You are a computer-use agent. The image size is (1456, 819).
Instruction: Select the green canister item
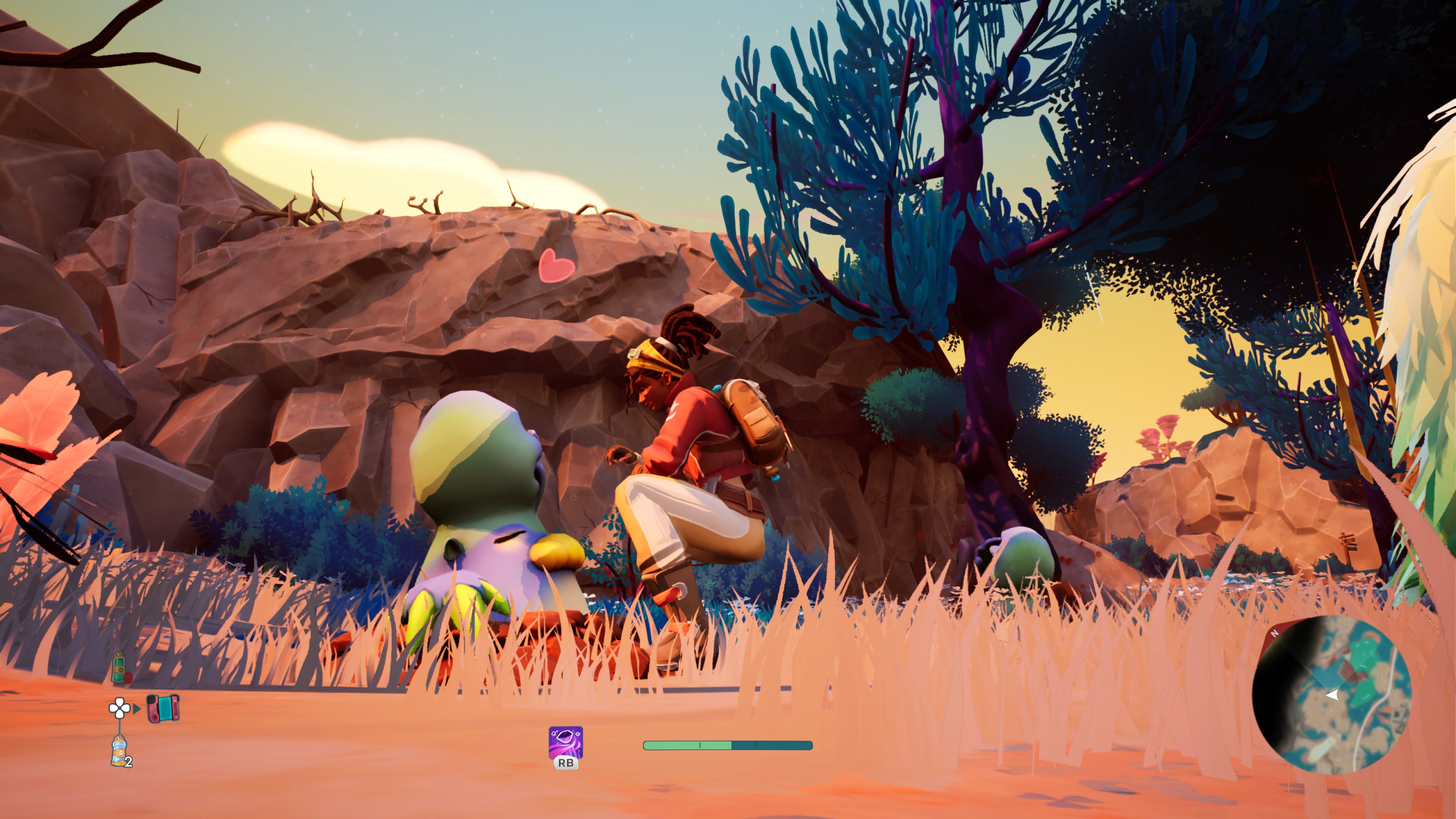point(119,667)
